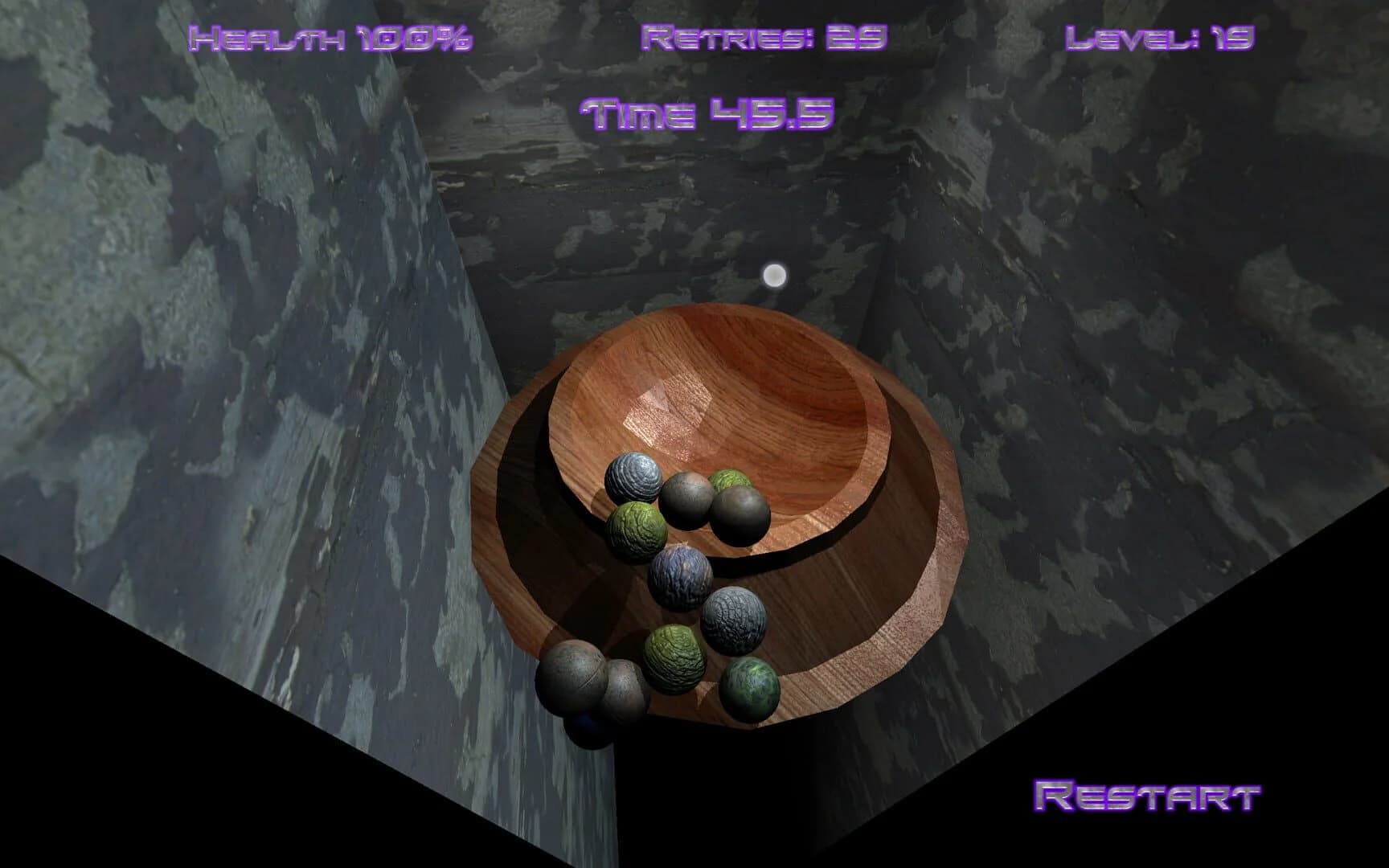Click the Health 100% indicator
Image resolution: width=1389 pixels, height=868 pixels.
pos(334,36)
